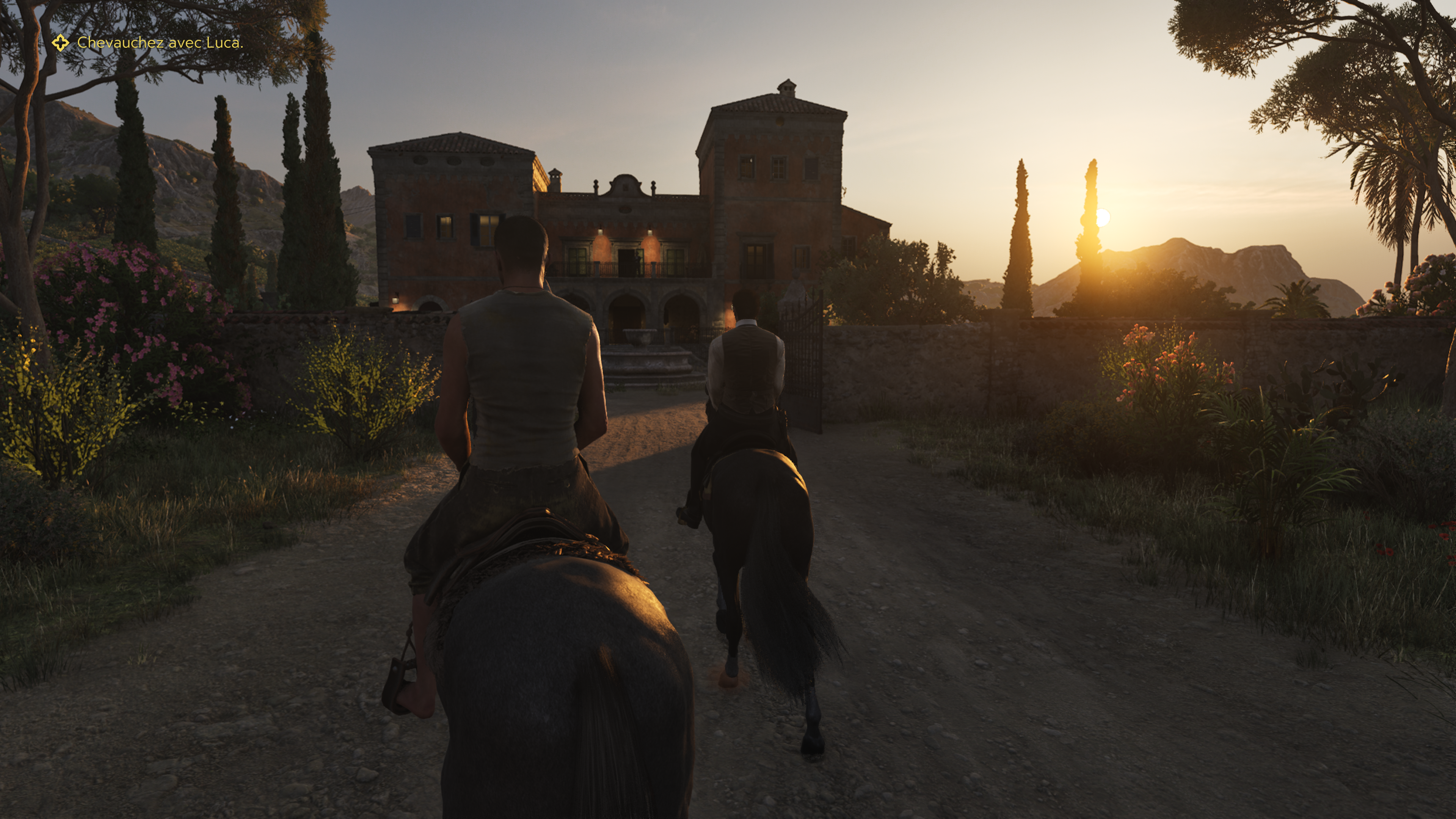Select the "Chevauchez avec Luca" objective tracker
The height and width of the screenshot is (819, 1456).
click(x=160, y=43)
